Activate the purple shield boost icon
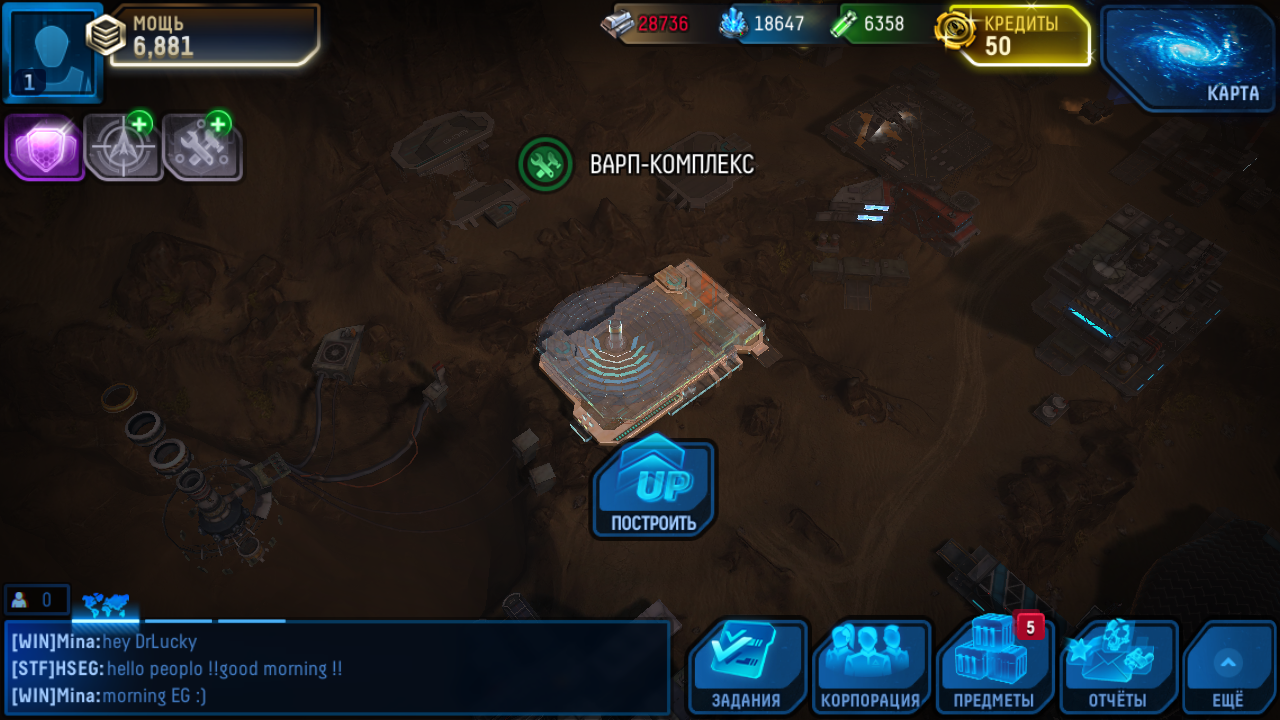Screen dimensions: 1280x720 (x=44, y=147)
